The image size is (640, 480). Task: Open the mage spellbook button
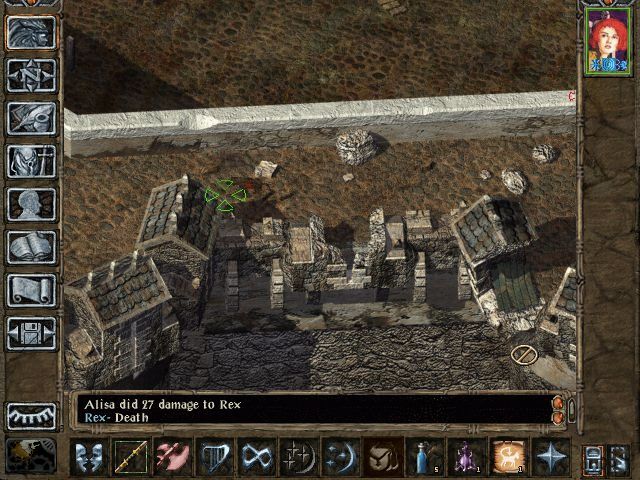pyautogui.click(x=31, y=247)
